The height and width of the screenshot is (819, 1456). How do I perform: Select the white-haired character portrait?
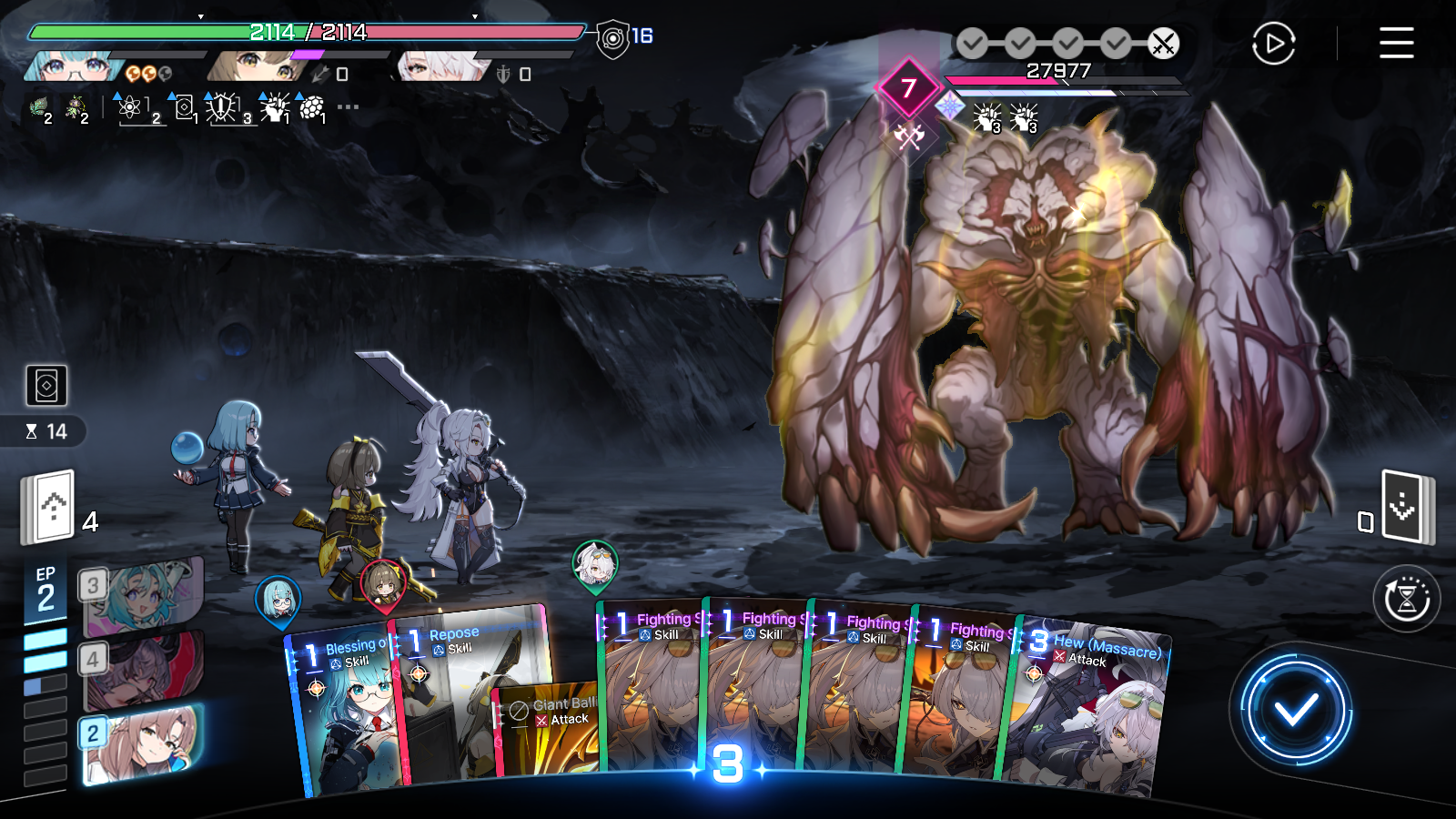(x=441, y=66)
